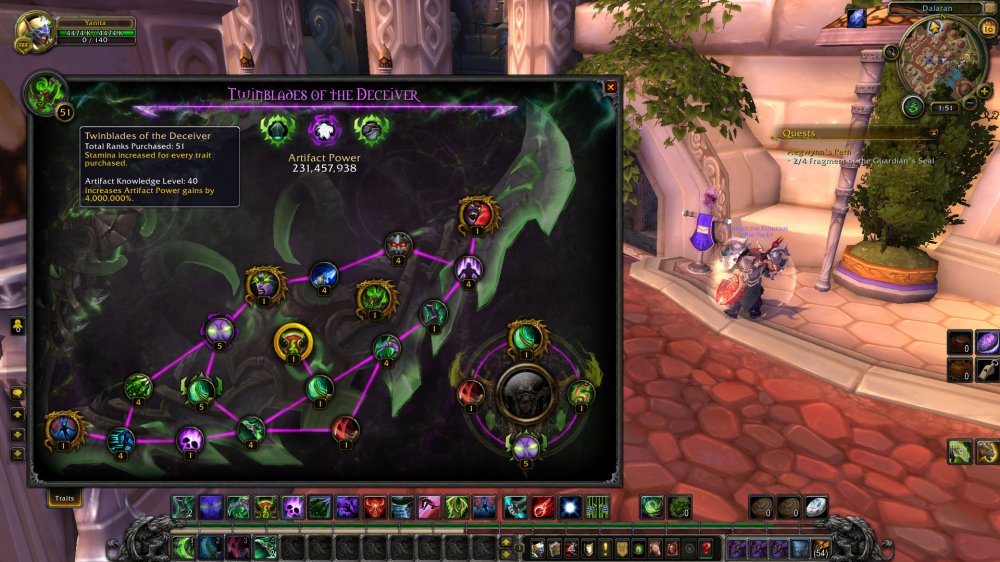
Task: Open the green class hall button
Action: pos(912,106)
